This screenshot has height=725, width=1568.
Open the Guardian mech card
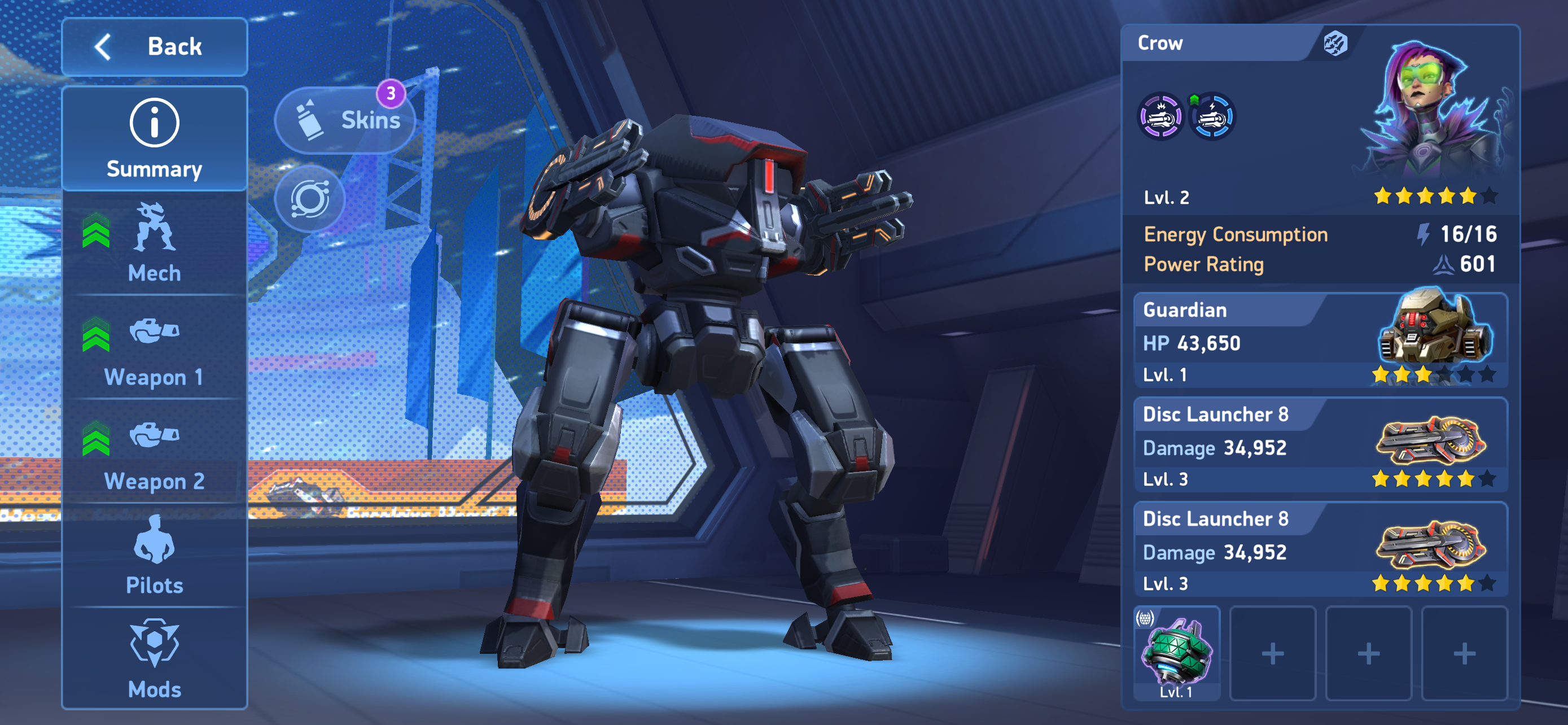point(1320,341)
